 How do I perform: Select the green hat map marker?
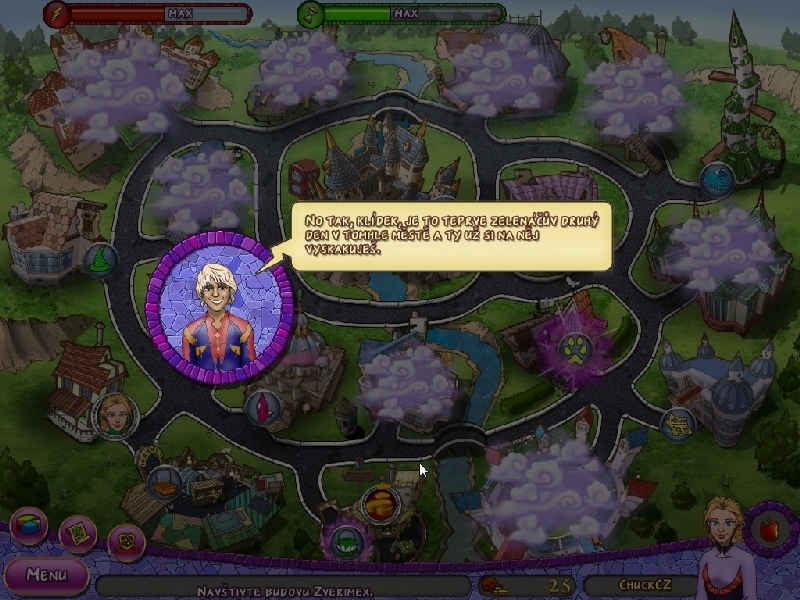tap(347, 541)
